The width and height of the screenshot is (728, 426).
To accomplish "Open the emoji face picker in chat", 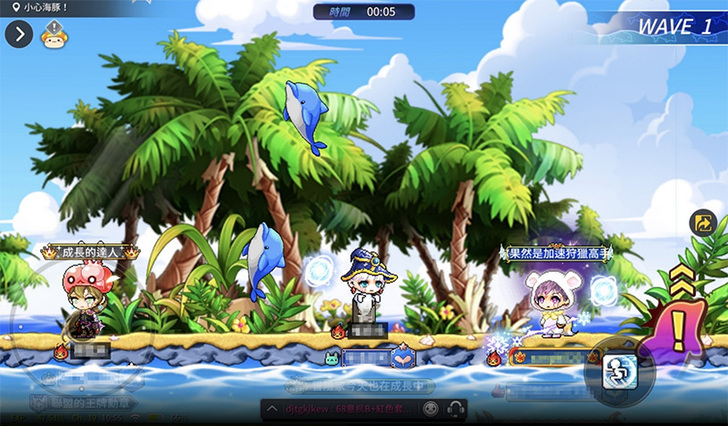I will pyautogui.click(x=430, y=409).
